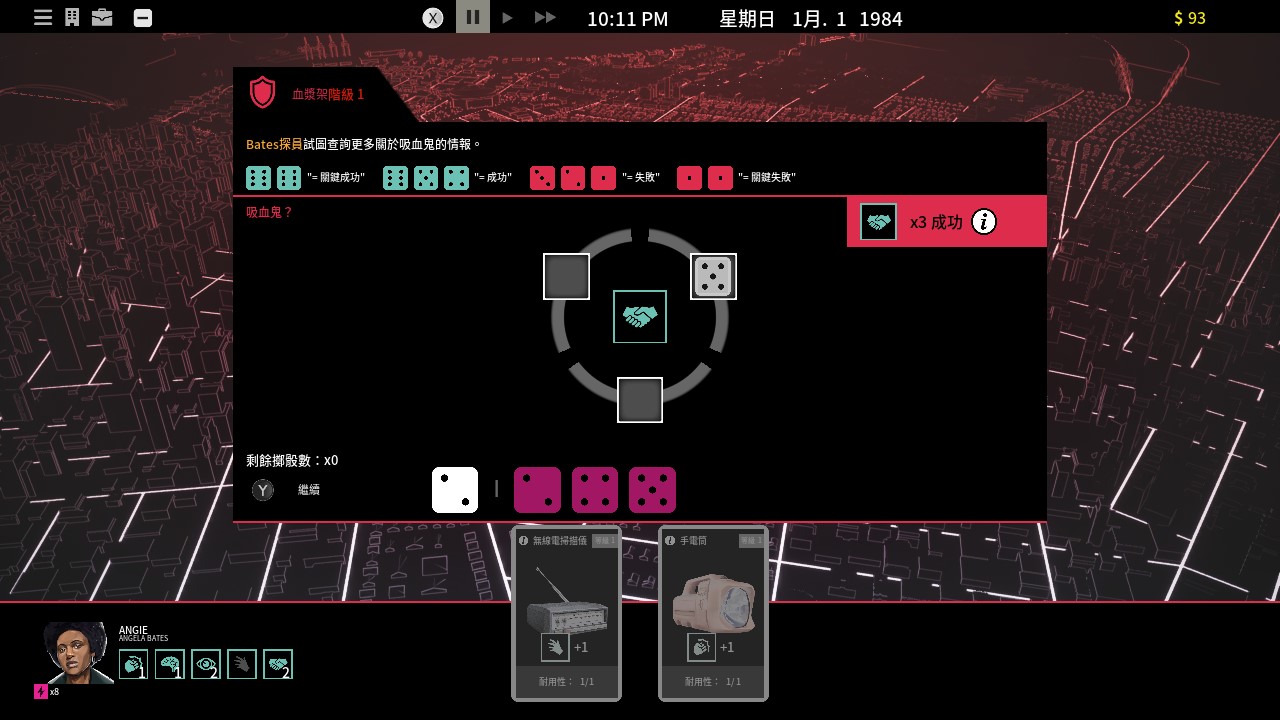Click Angie's agent portrait
This screenshot has width=1280, height=720.
[x=78, y=654]
